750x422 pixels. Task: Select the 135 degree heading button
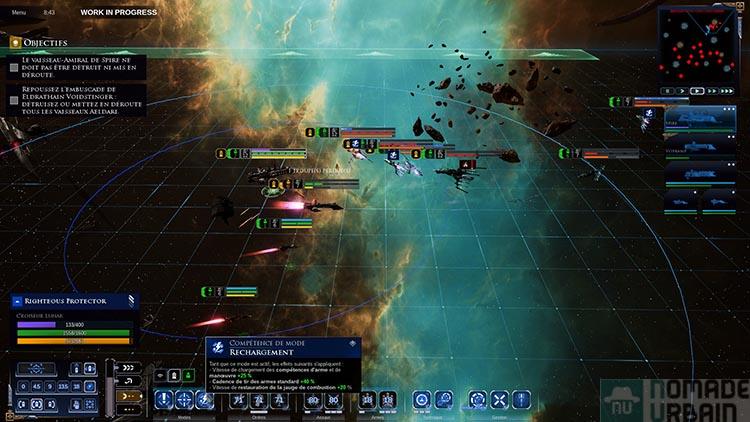63,385
